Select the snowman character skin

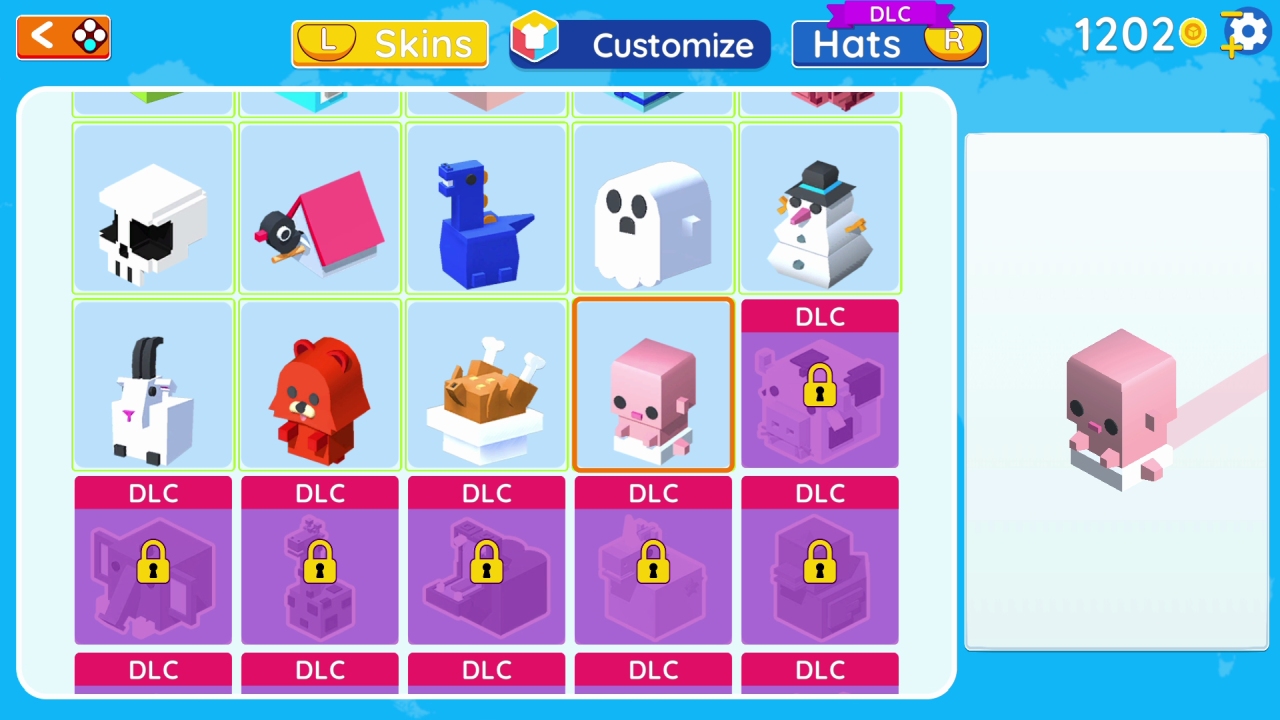[819, 208]
